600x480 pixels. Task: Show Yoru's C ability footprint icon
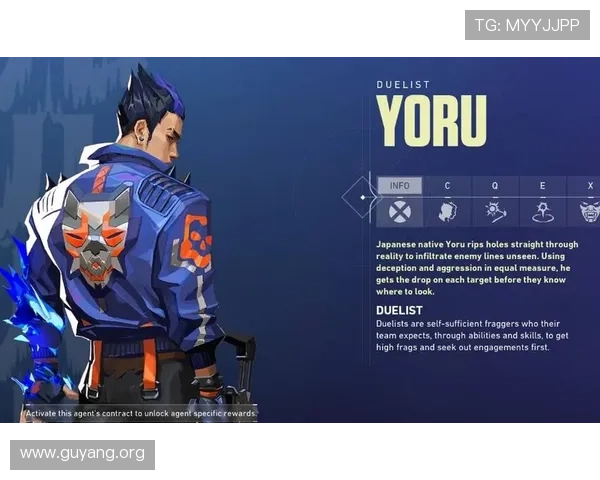click(x=447, y=211)
